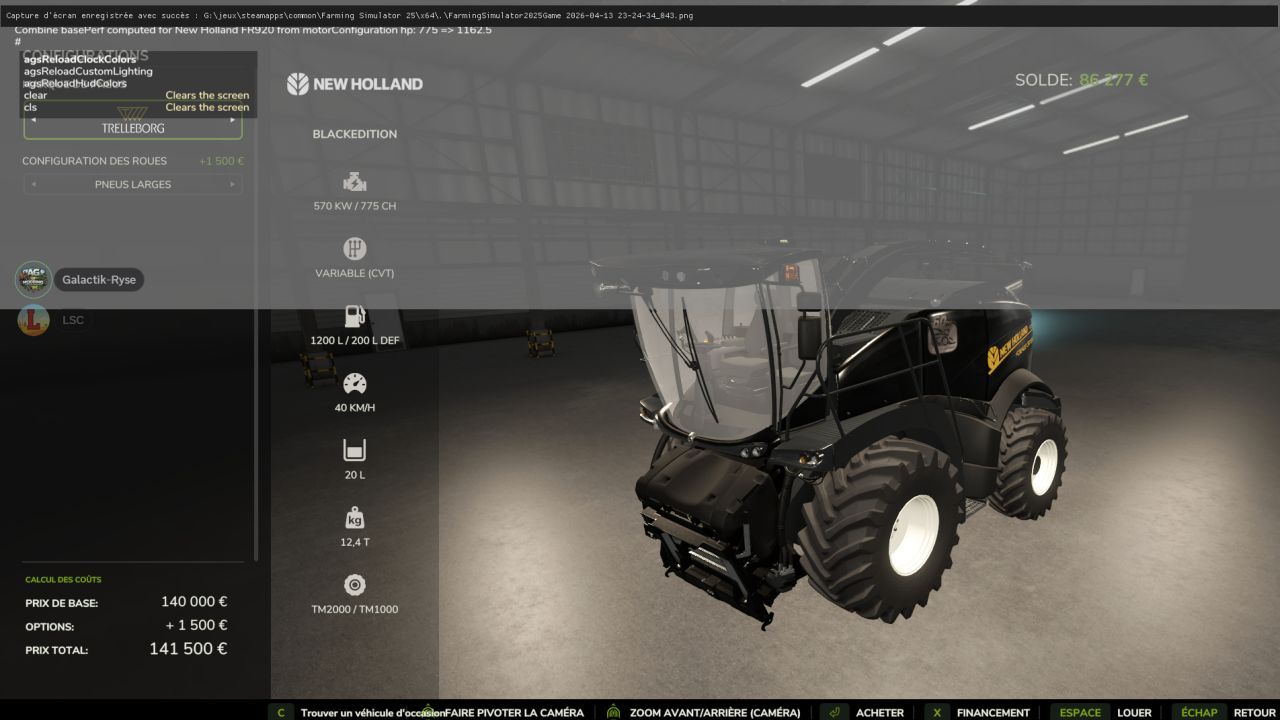Click the next arrow on TRELLEBORG selector
This screenshot has width=1280, height=720.
[233, 118]
